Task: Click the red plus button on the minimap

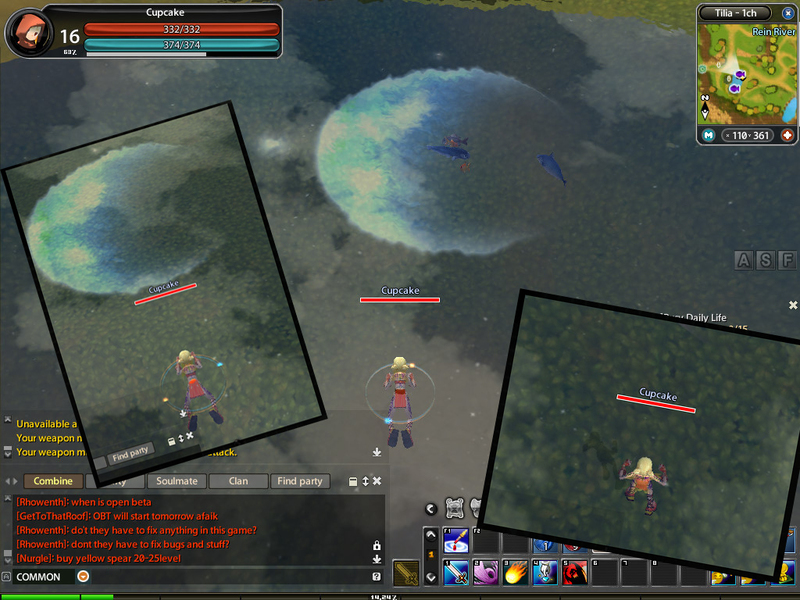Action: tap(787, 135)
